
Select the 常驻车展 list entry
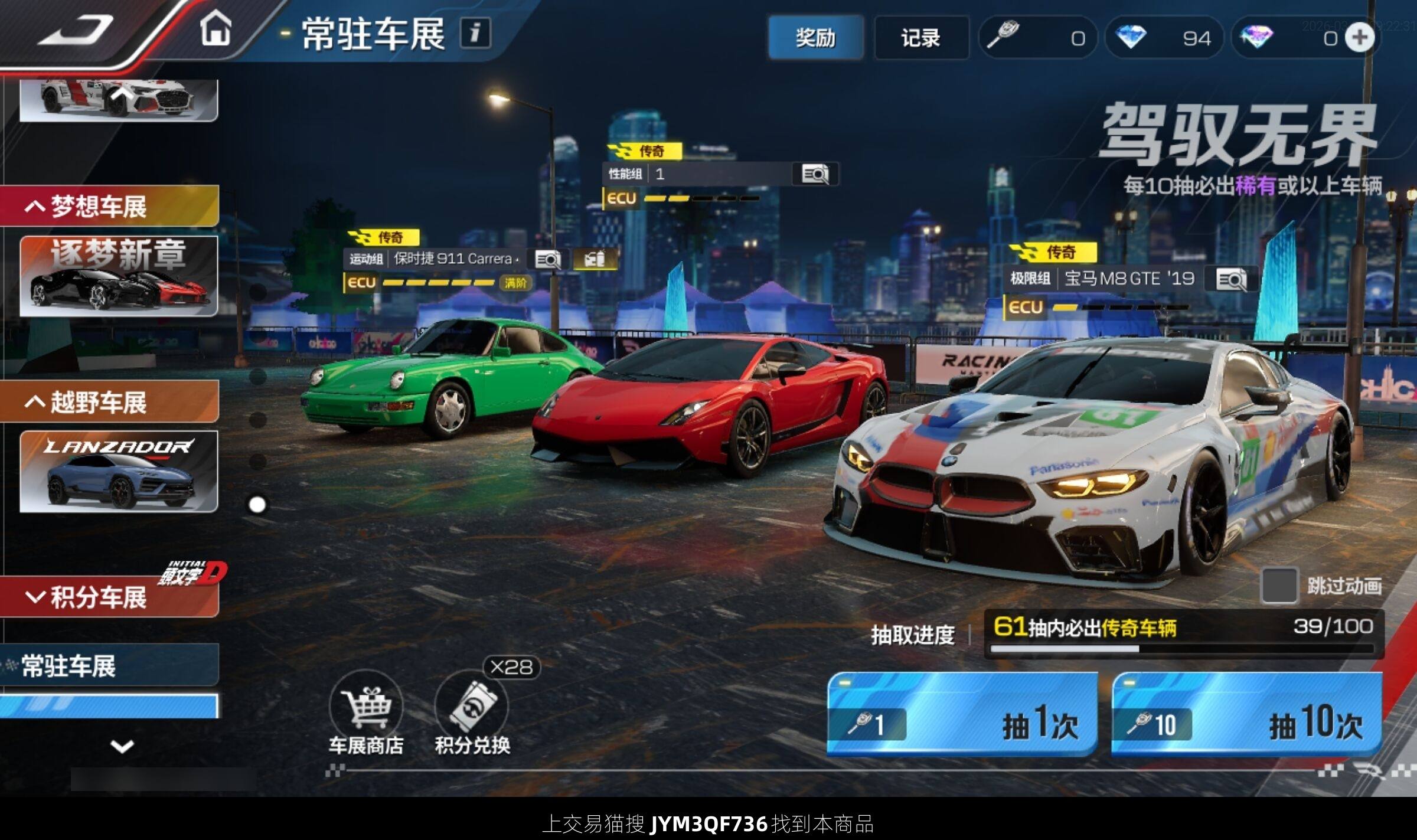(109, 666)
